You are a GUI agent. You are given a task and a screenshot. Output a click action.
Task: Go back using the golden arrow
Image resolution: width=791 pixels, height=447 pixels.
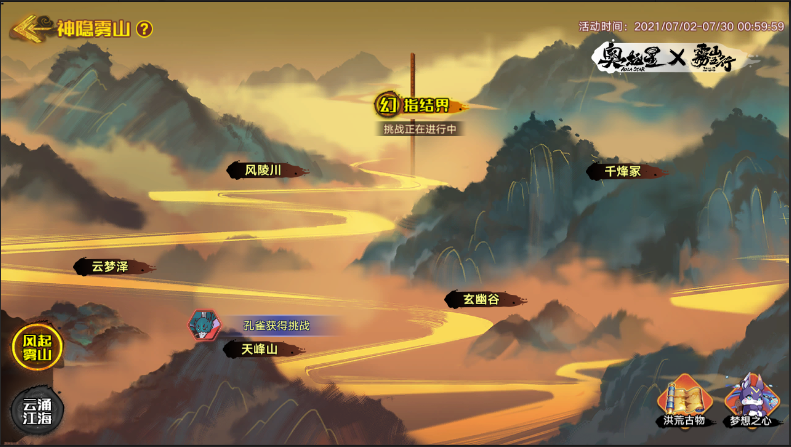(30, 28)
